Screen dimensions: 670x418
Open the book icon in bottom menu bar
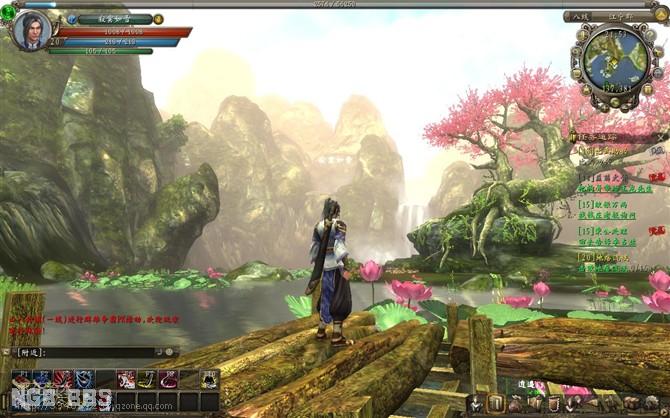(496, 404)
